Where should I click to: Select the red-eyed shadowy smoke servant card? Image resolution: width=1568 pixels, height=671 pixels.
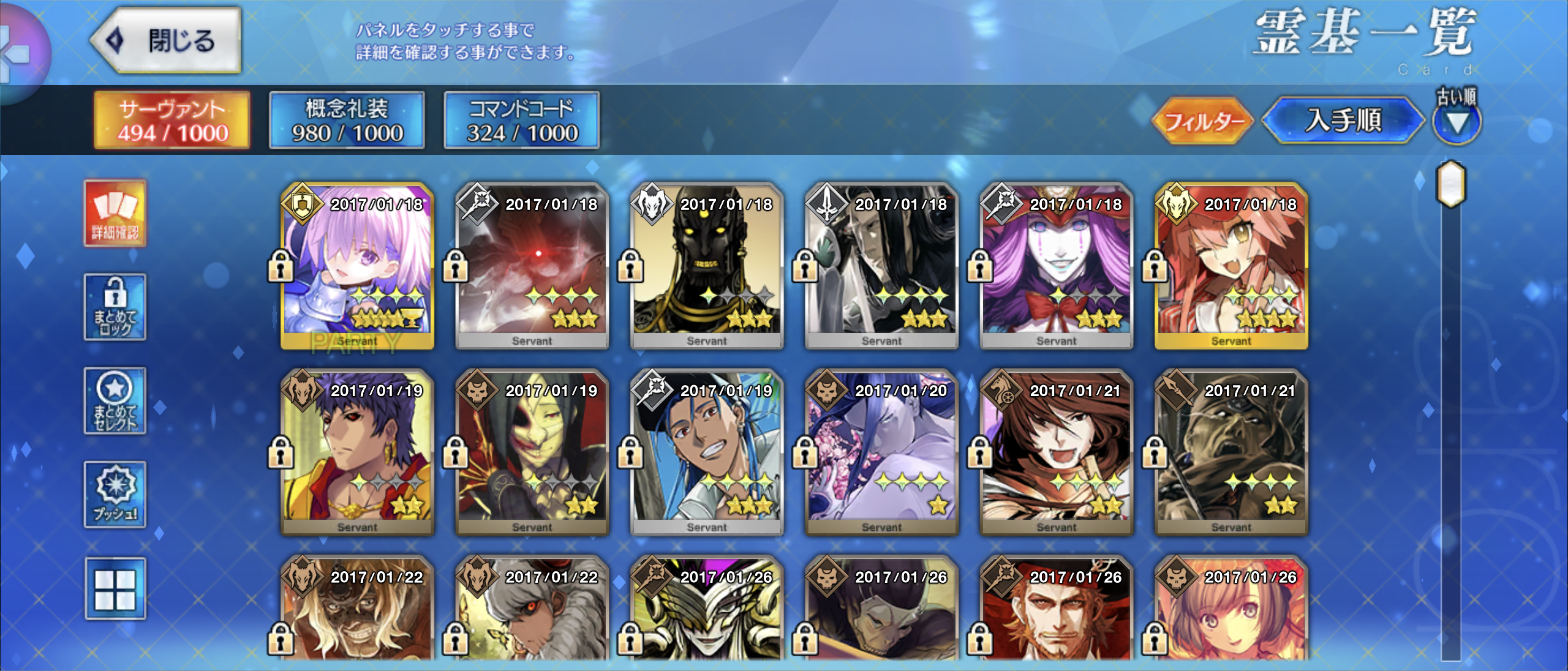tap(532, 266)
